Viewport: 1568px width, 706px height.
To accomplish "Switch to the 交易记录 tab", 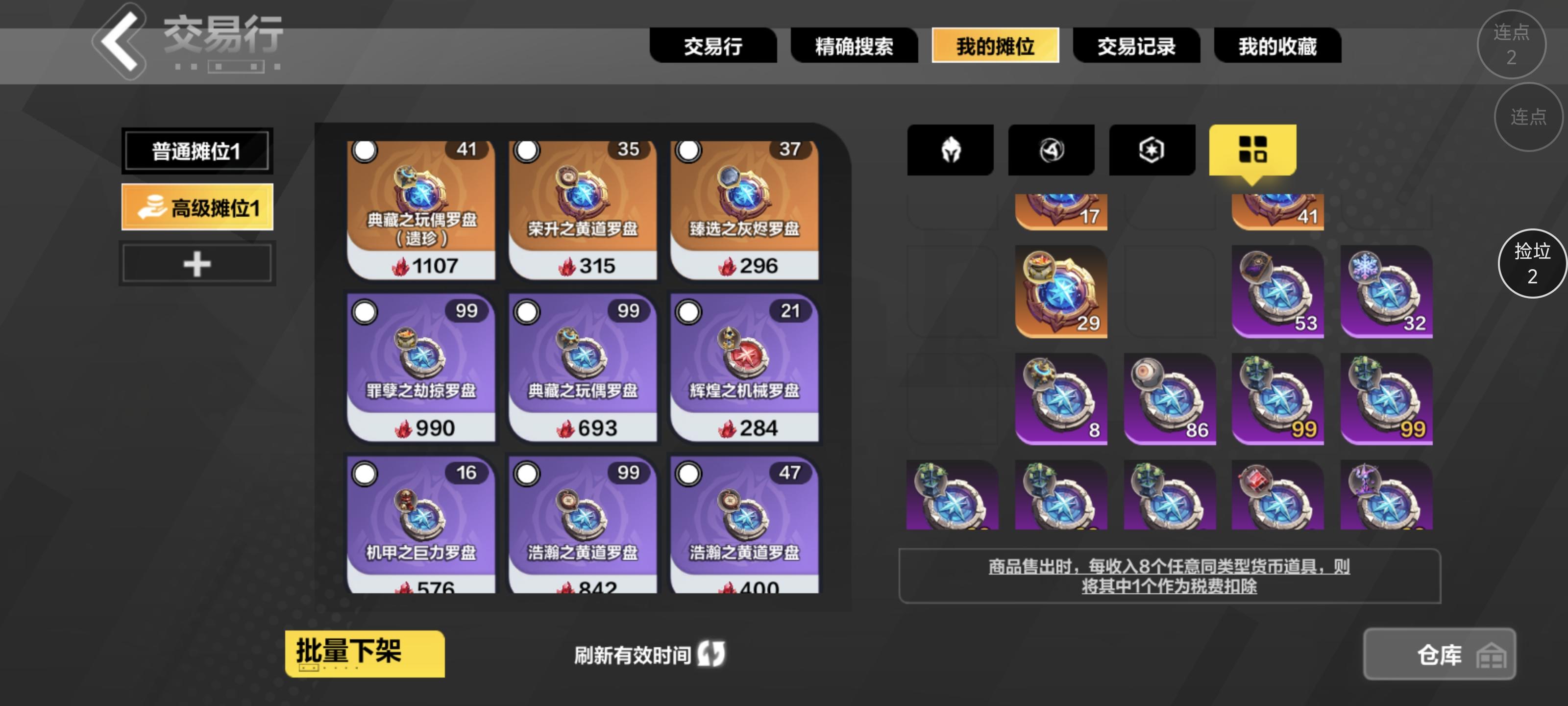I will tap(1136, 46).
